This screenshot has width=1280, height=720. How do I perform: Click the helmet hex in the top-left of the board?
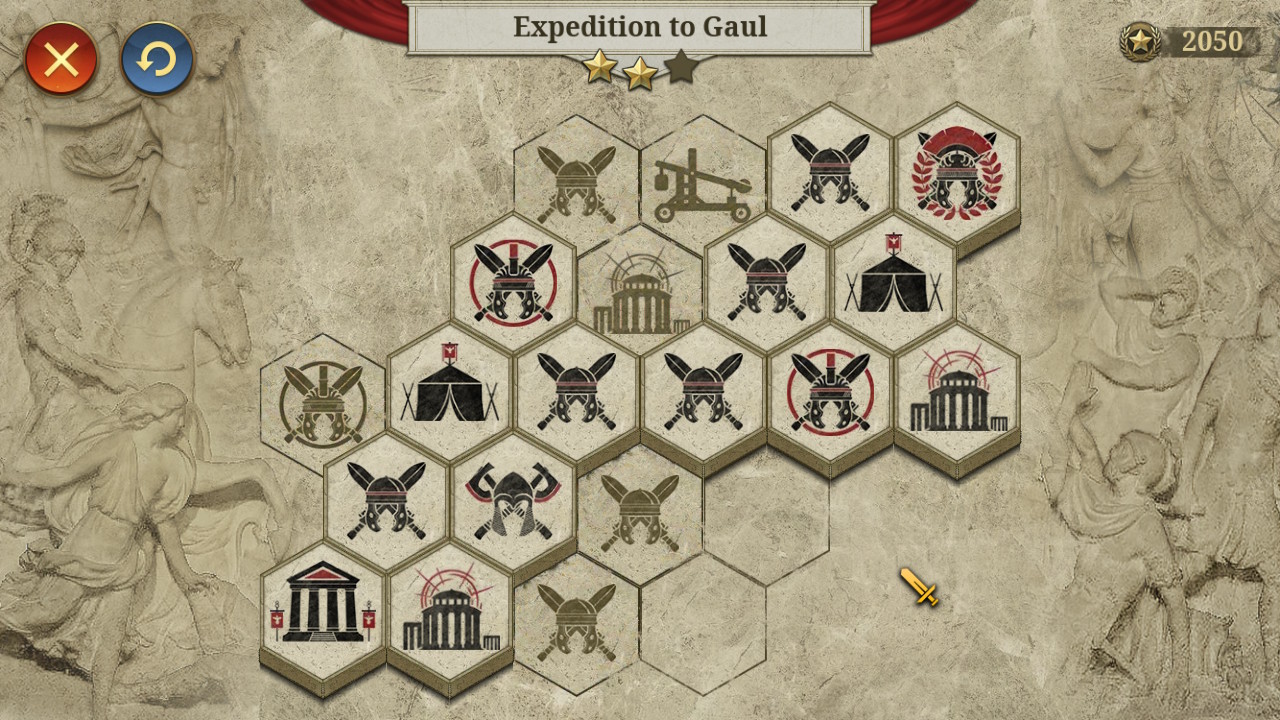[x=575, y=180]
